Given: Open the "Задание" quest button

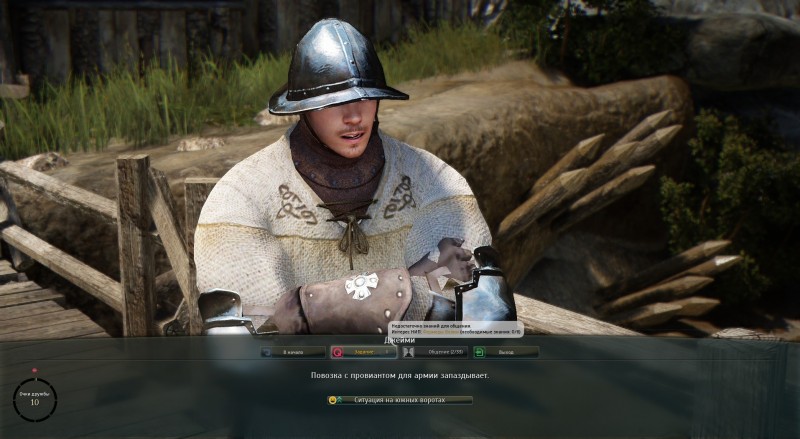Looking at the screenshot, I should pyautogui.click(x=363, y=352).
